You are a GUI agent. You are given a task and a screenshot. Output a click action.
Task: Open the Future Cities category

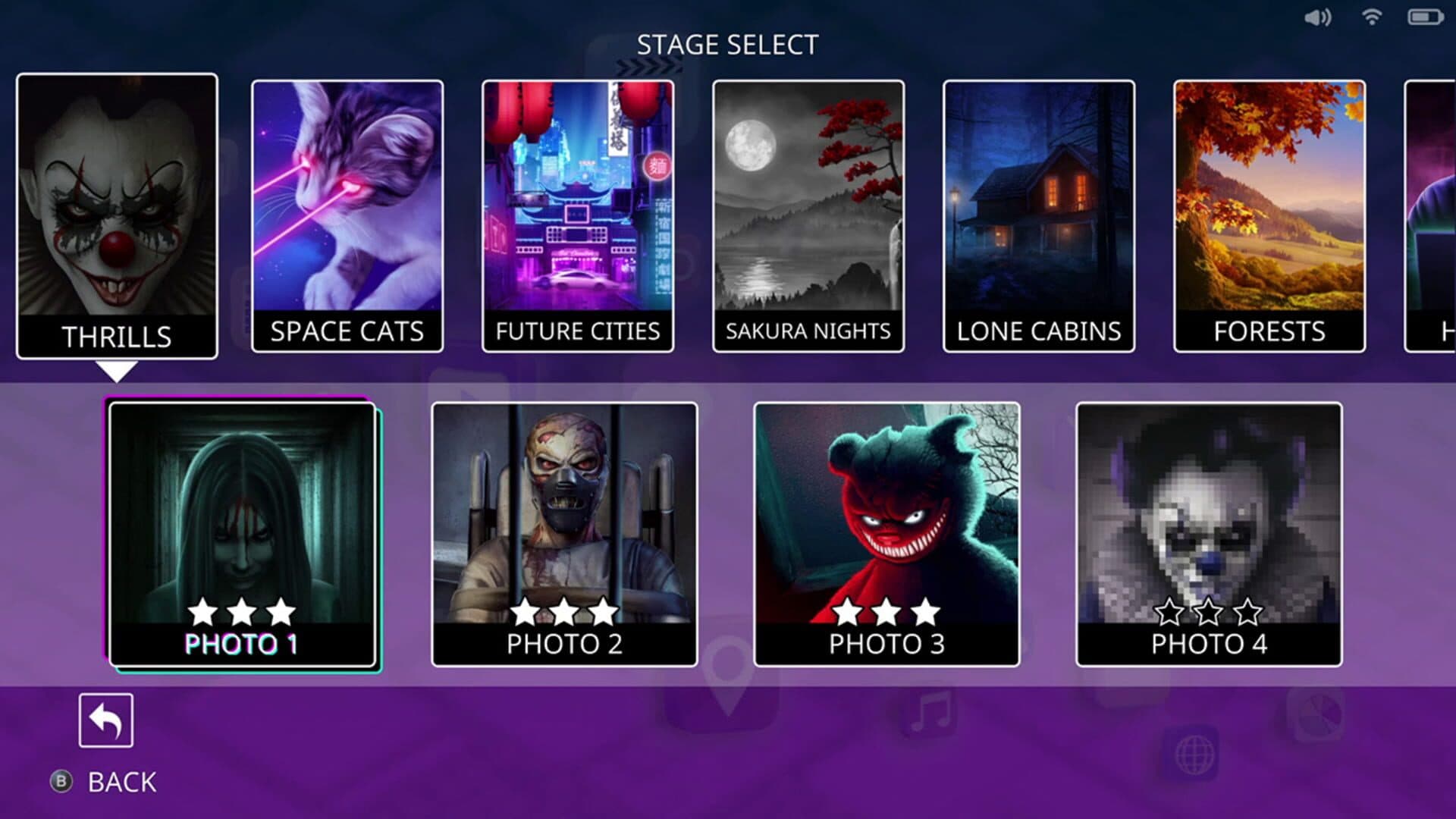tap(578, 215)
